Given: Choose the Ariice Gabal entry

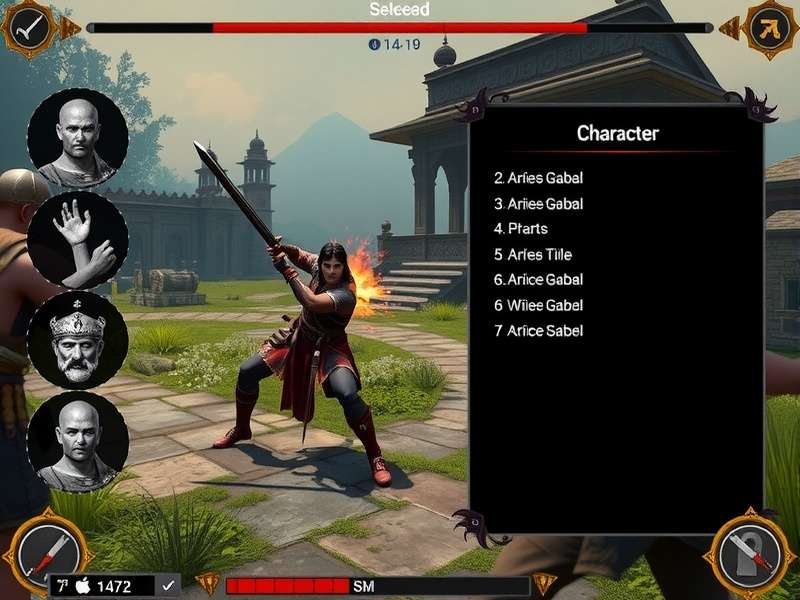Looking at the screenshot, I should coord(538,280).
